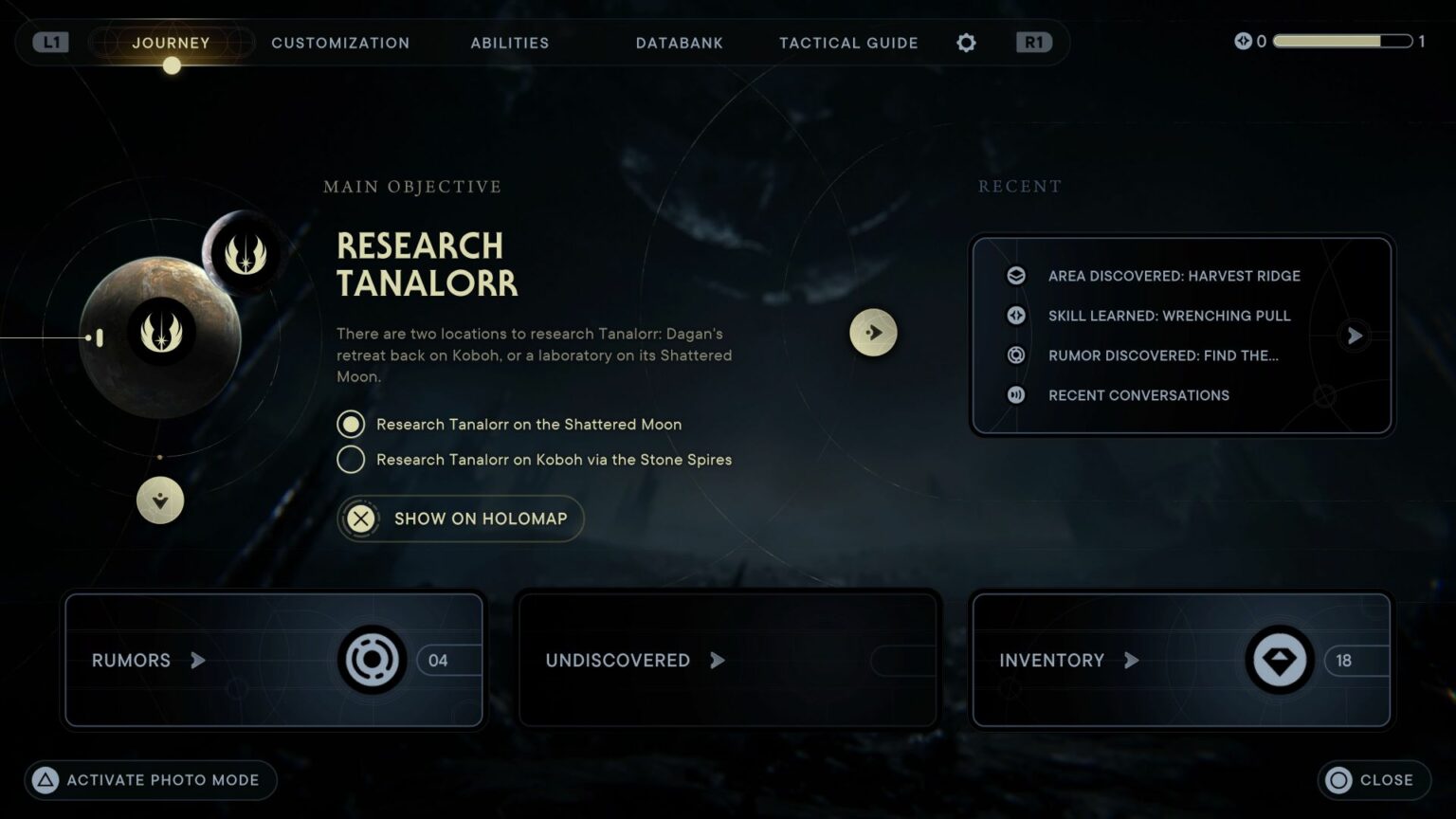
Task: Click the Inventory diamond icon
Action: (x=1279, y=660)
